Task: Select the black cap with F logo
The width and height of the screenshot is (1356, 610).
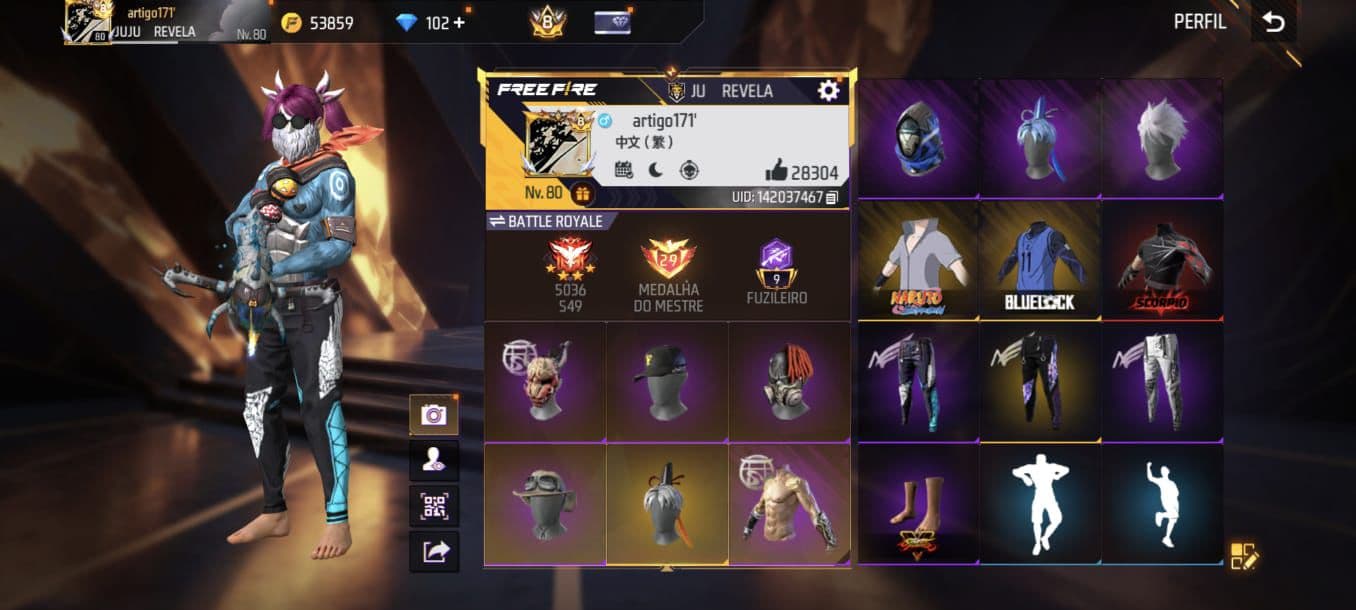Action: [x=667, y=381]
